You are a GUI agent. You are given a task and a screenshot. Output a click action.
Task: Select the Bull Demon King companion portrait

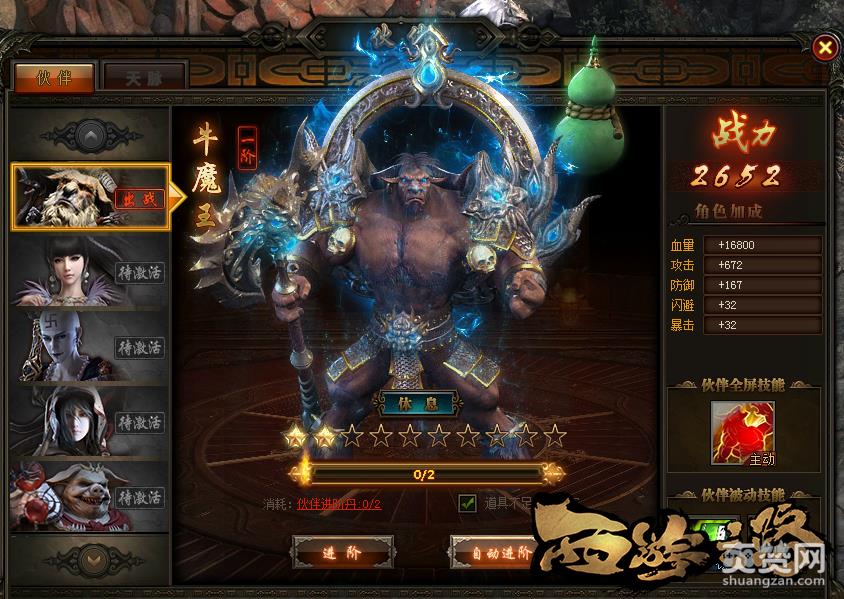[88, 196]
